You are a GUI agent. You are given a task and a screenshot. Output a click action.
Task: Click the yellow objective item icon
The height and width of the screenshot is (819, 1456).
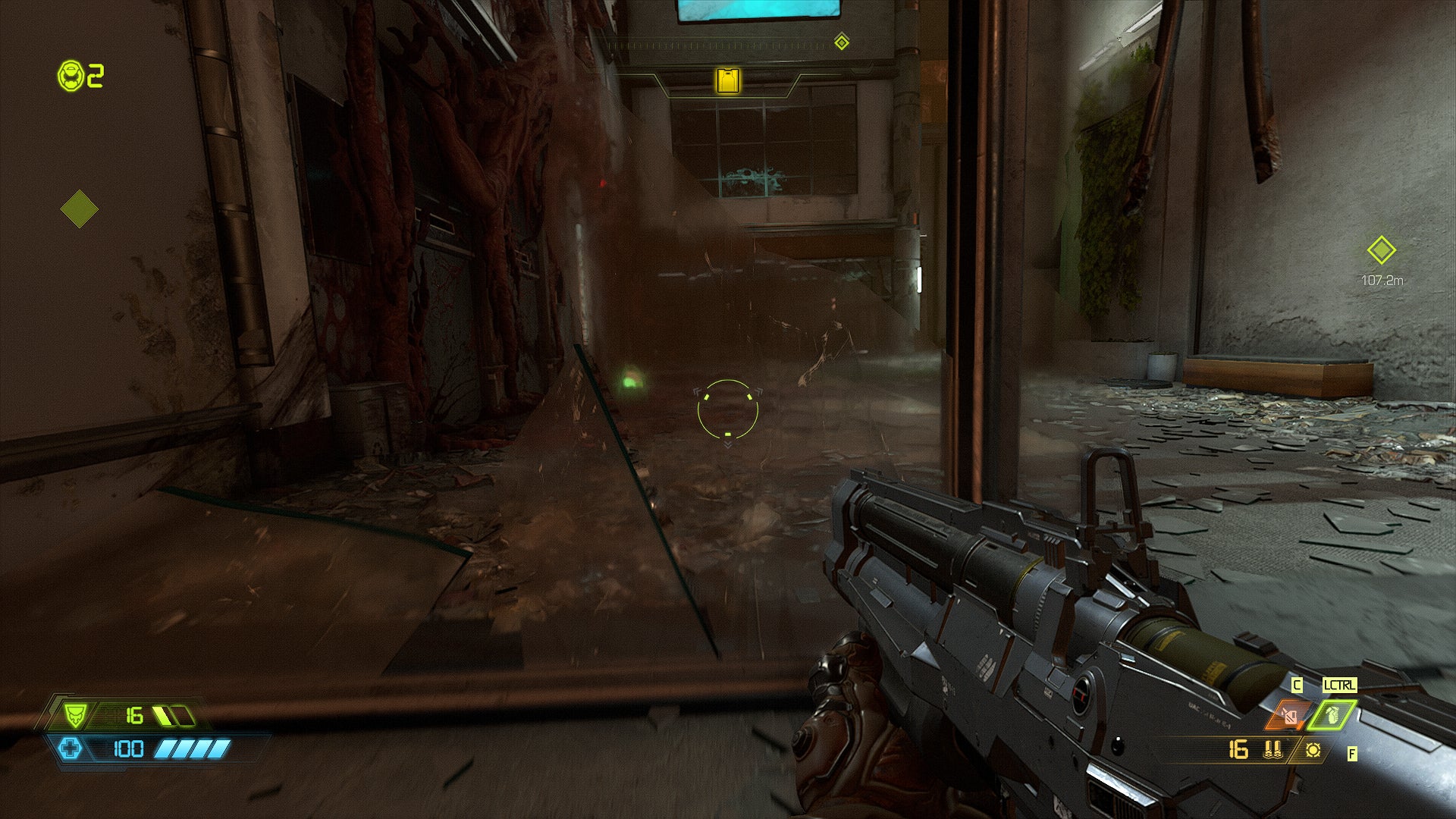[x=726, y=80]
